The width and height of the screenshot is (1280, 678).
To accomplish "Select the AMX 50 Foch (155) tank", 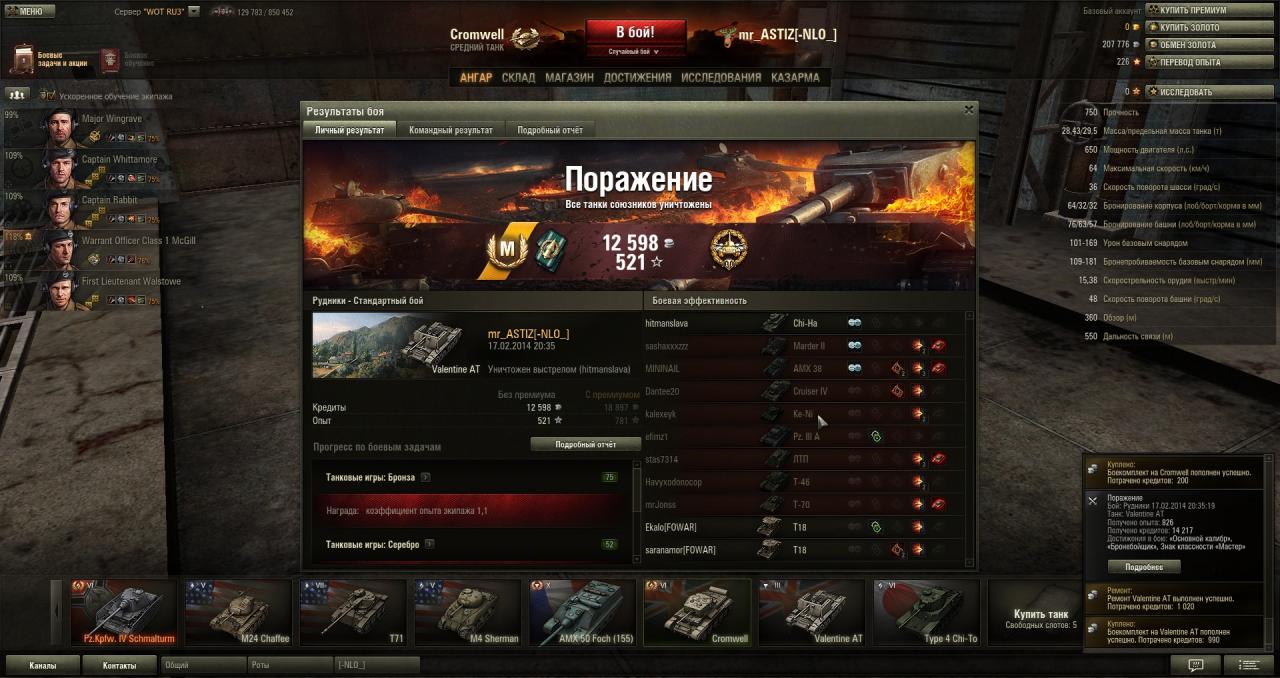I will click(581, 612).
